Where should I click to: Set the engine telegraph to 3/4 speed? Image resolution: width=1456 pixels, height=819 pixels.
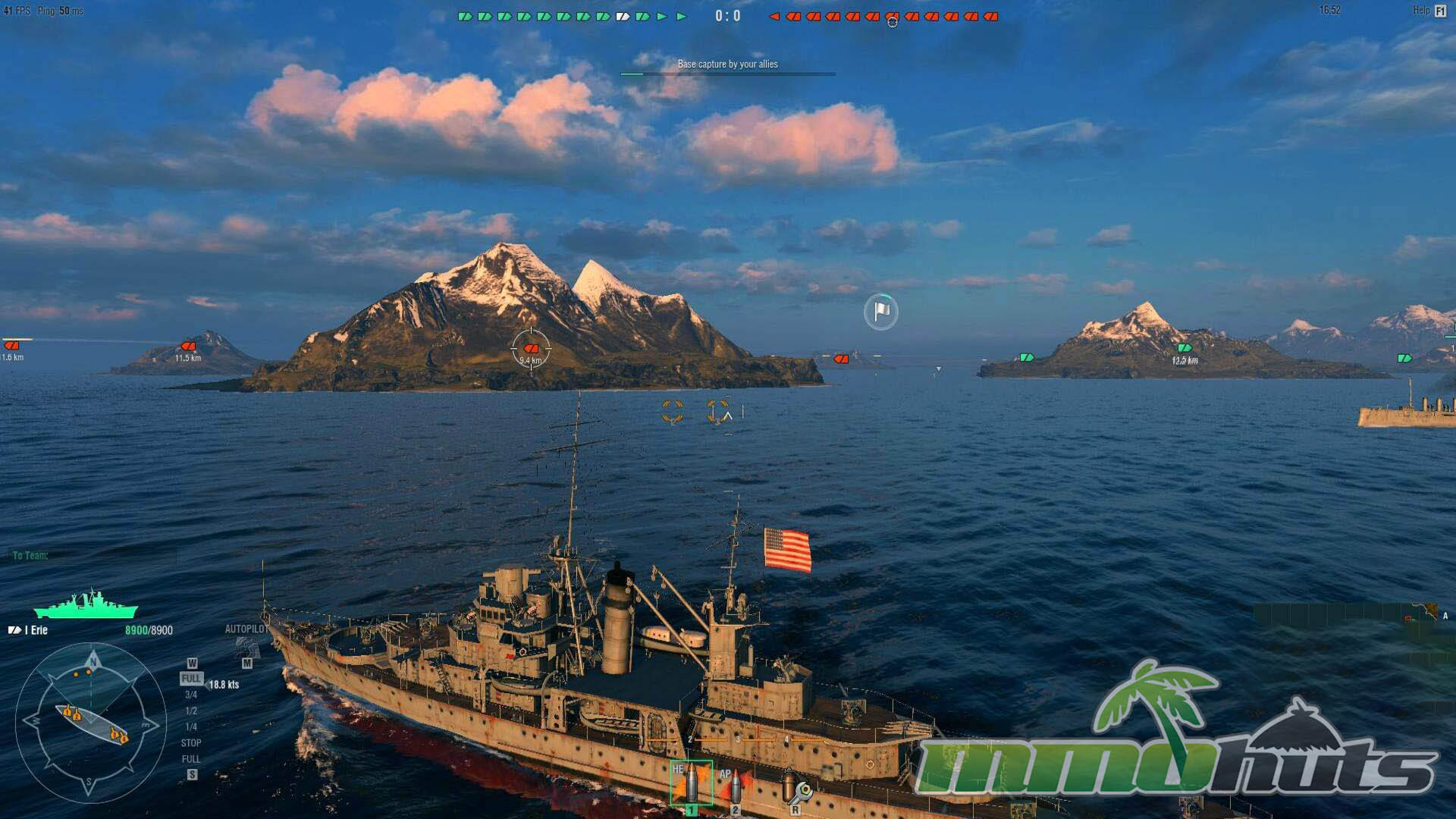(x=191, y=695)
